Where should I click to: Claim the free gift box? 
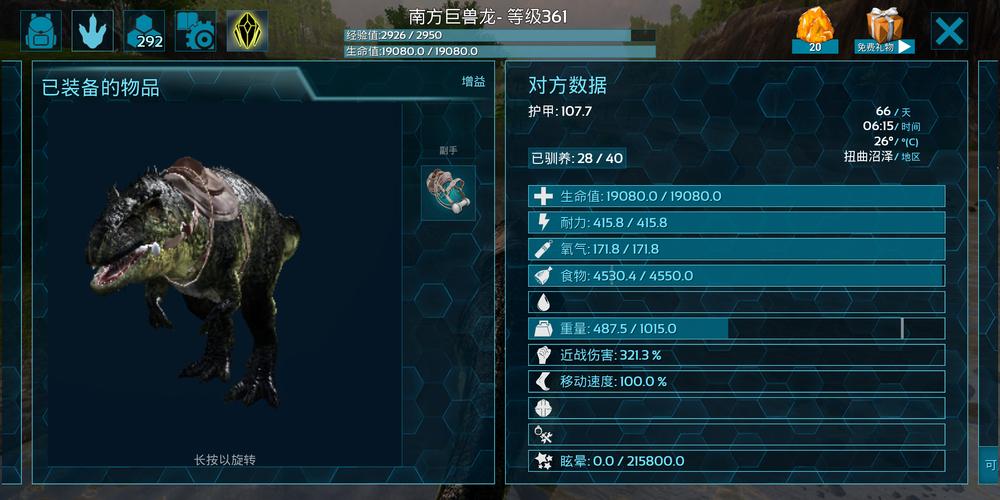[884, 31]
